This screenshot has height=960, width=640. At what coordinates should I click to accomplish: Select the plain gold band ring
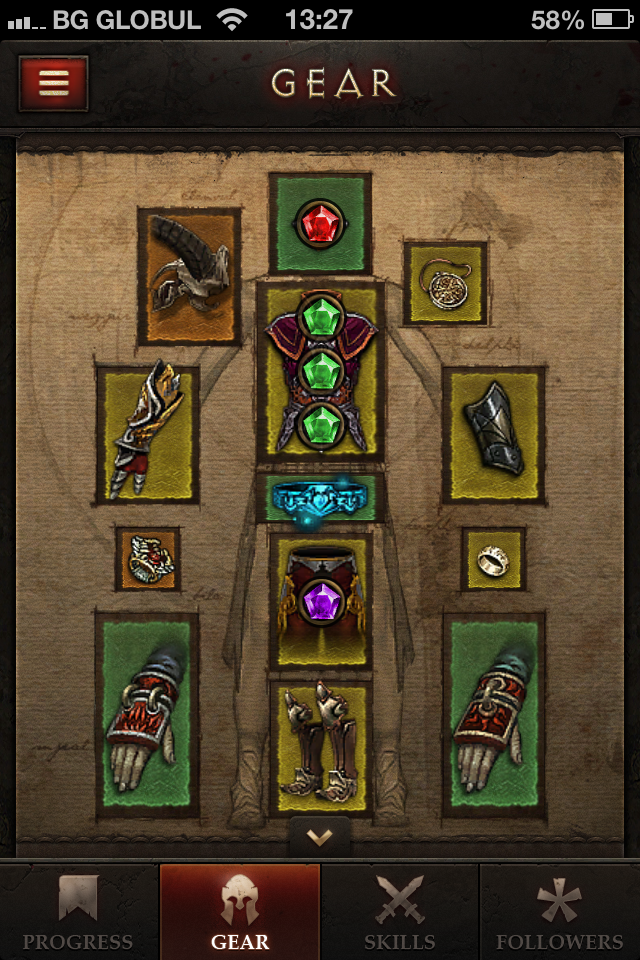[x=493, y=559]
